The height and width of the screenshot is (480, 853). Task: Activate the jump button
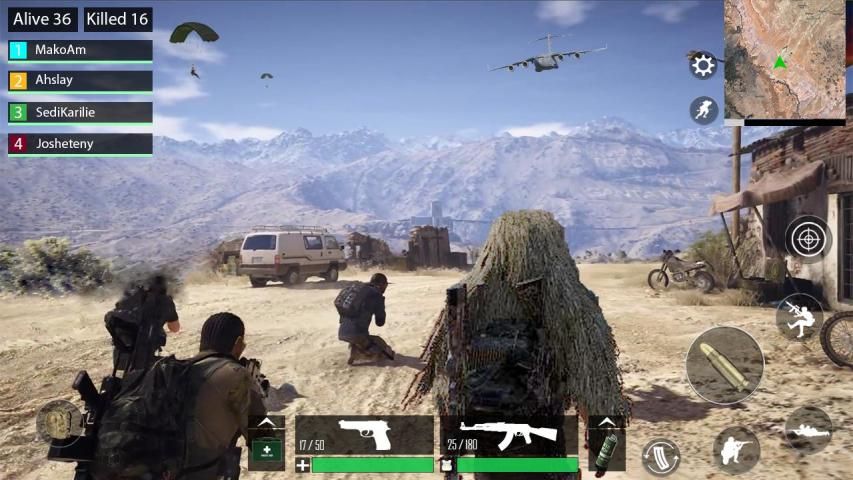click(x=799, y=317)
